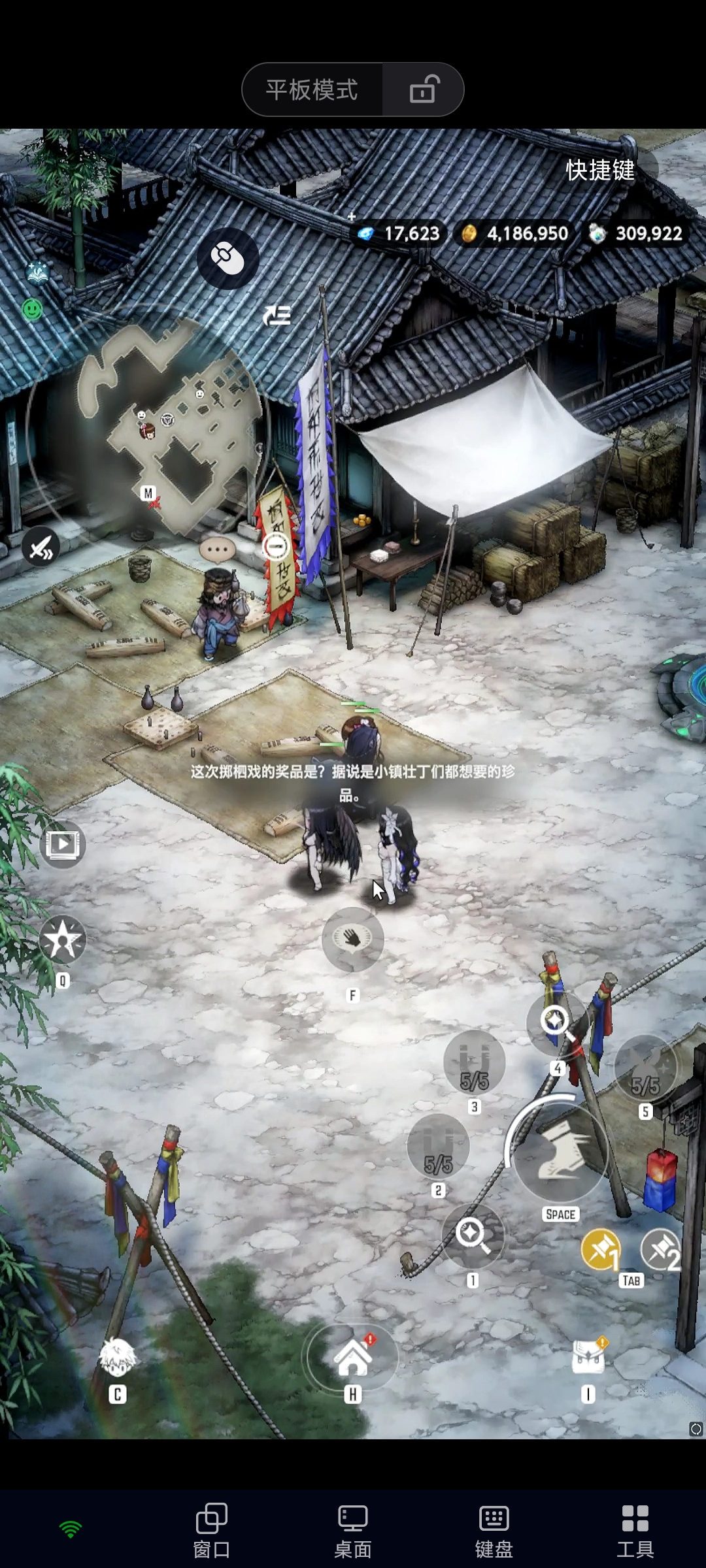
Task: Use the dash boot skill button
Action: (560, 1154)
